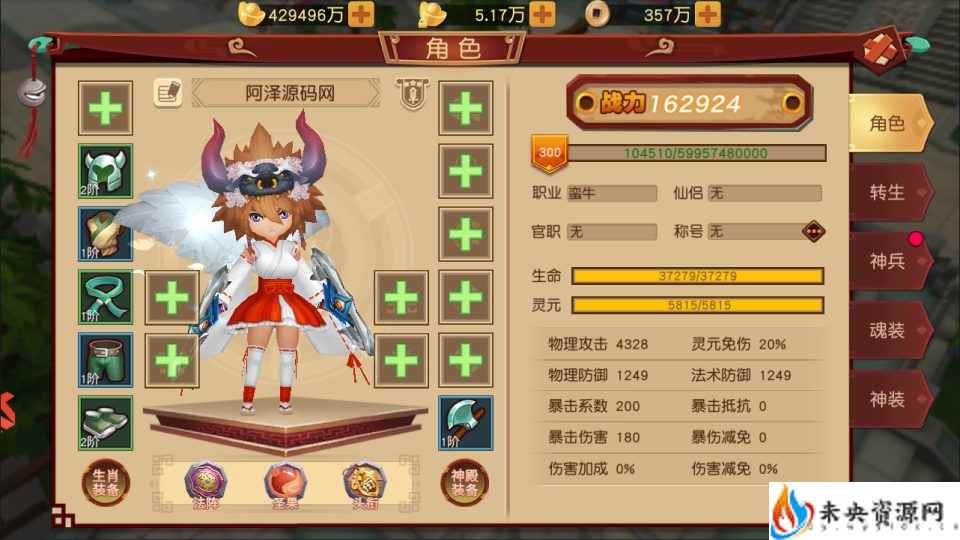The image size is (960, 540).
Task: Open the 圣果 feature
Action: click(x=284, y=485)
